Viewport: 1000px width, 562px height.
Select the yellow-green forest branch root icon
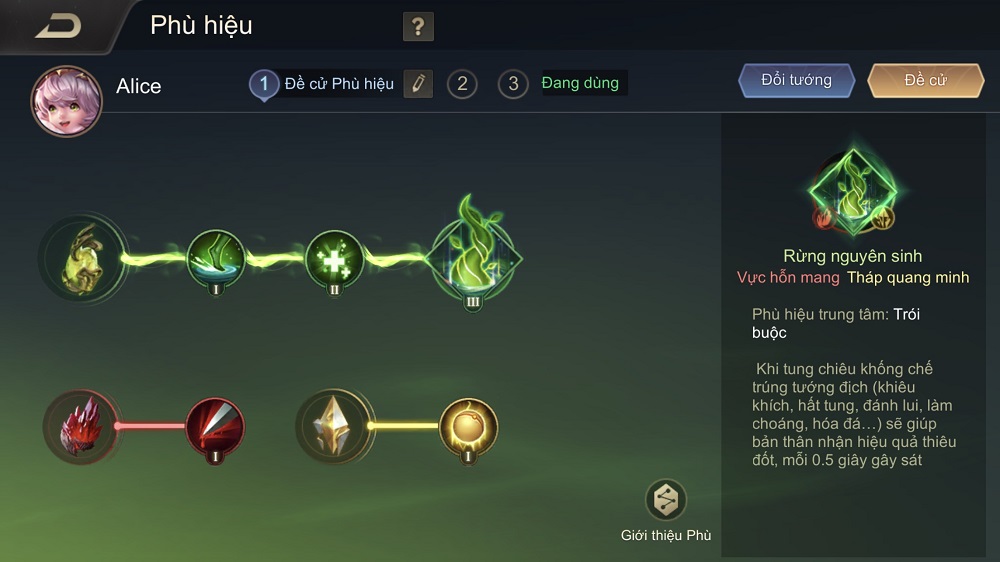tap(83, 259)
